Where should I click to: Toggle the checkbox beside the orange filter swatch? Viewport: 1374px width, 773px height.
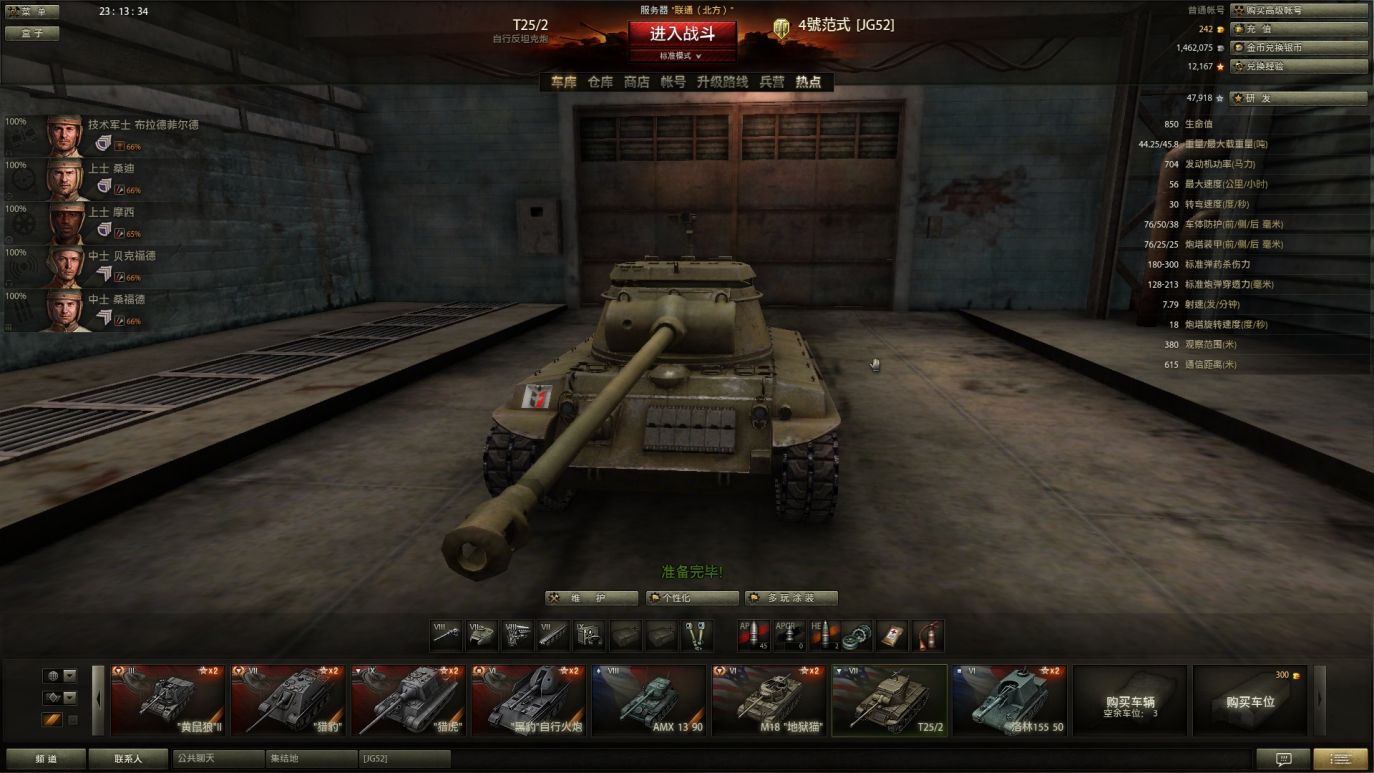[73, 719]
